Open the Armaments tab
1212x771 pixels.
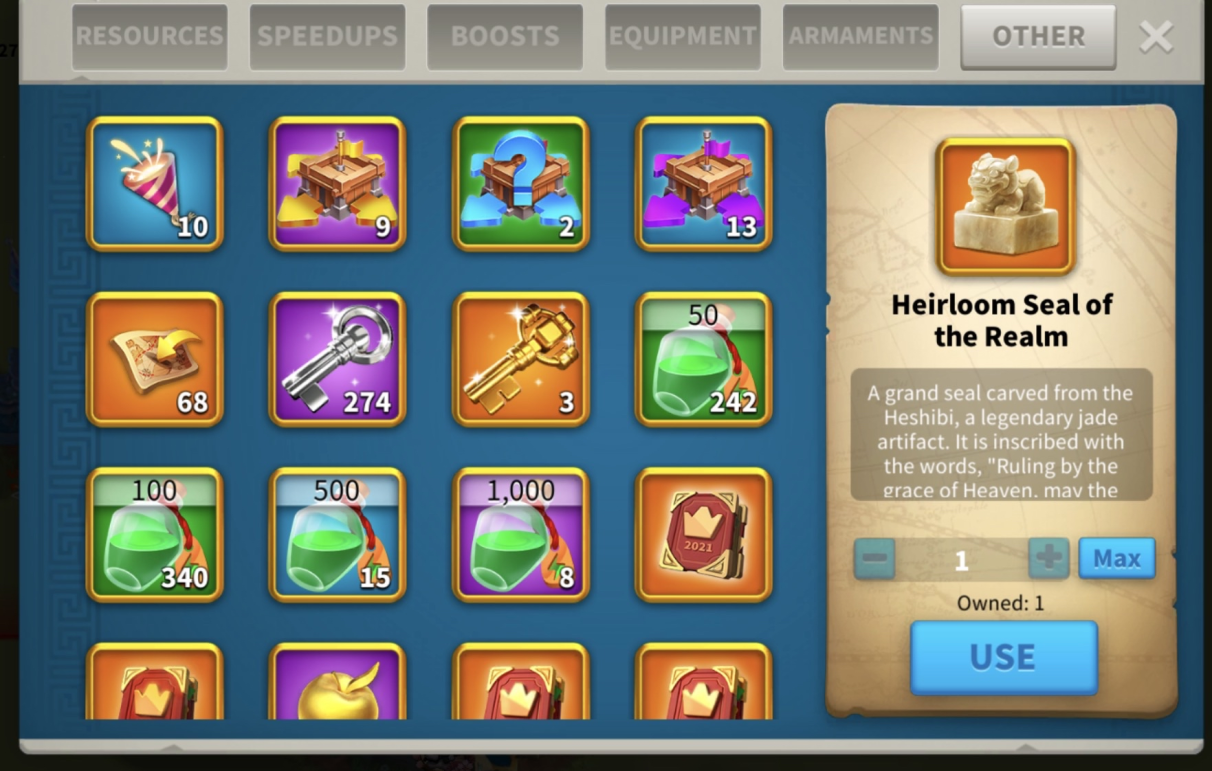[x=860, y=37]
